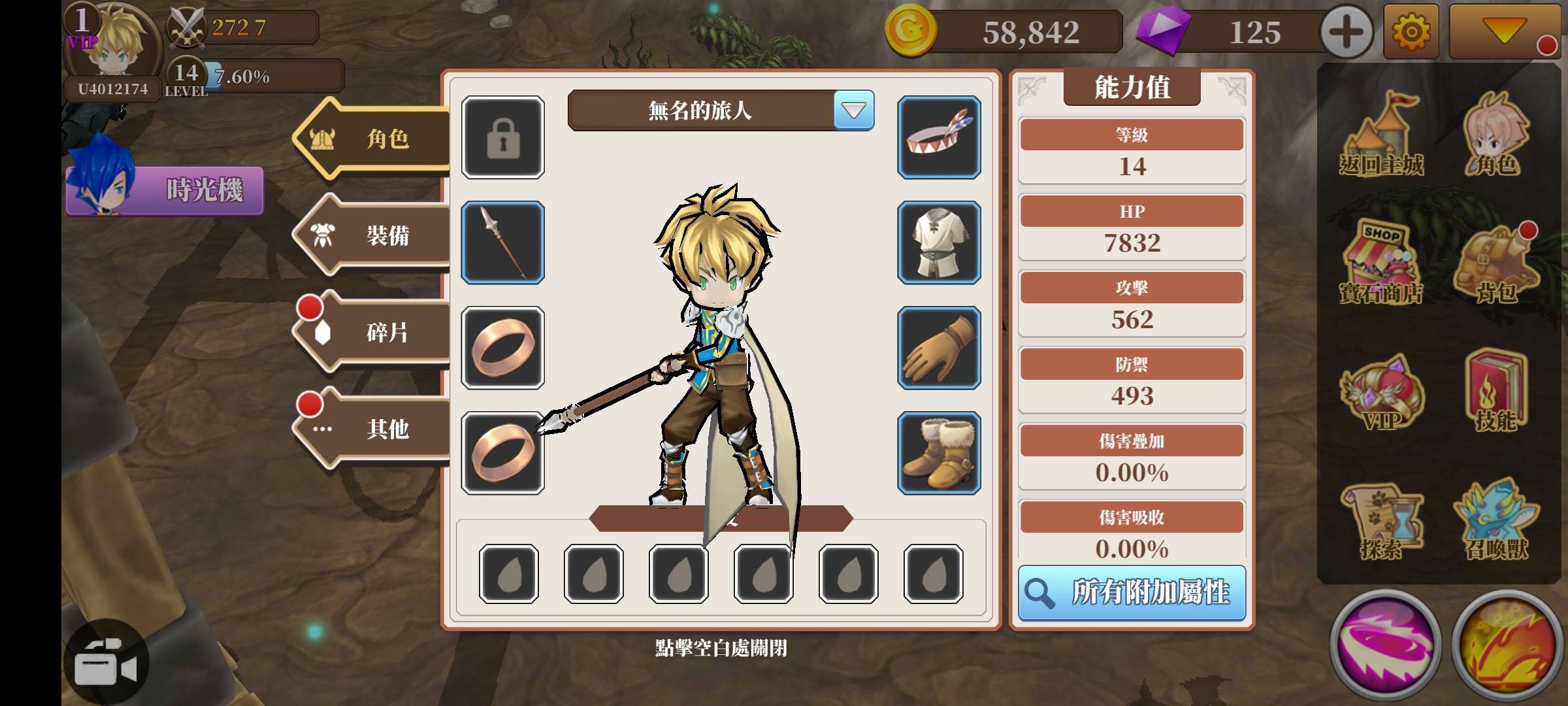Add gems with the plus button
The image size is (1568, 706).
click(1346, 32)
